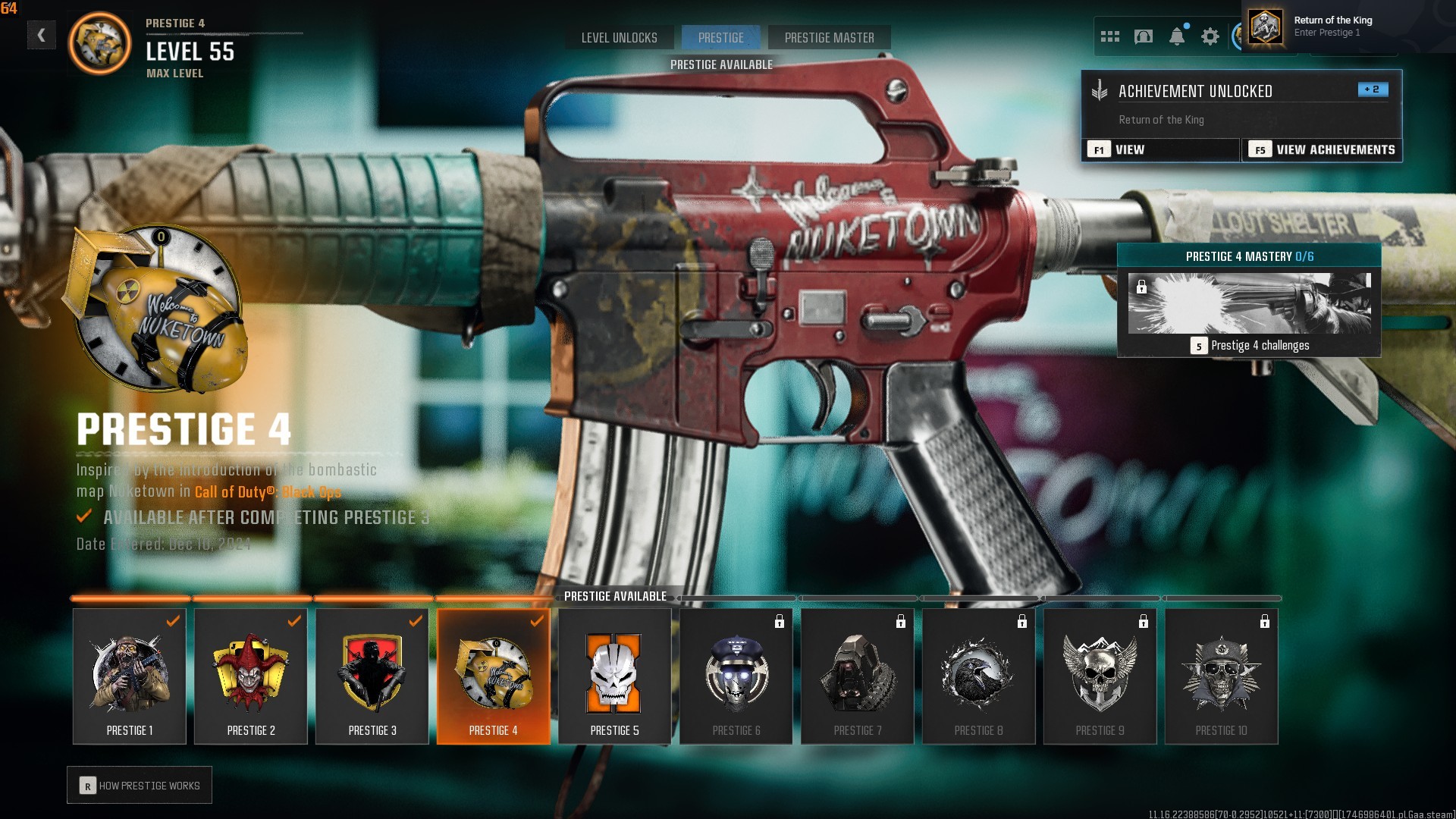The image size is (1456, 819).
Task: Select the locked Prestige 10 tile
Action: [1222, 676]
